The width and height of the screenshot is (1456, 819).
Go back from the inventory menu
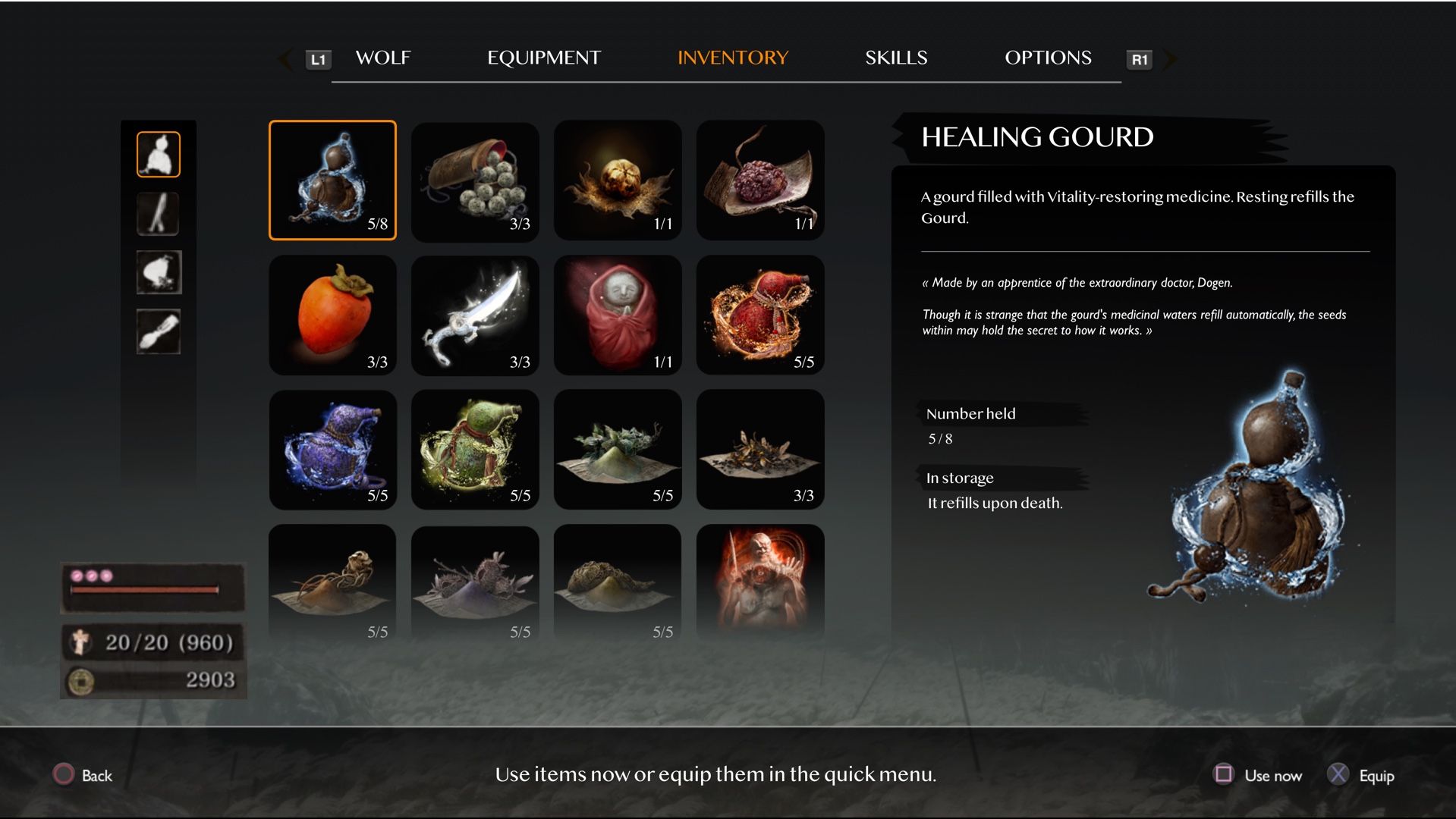(83, 775)
